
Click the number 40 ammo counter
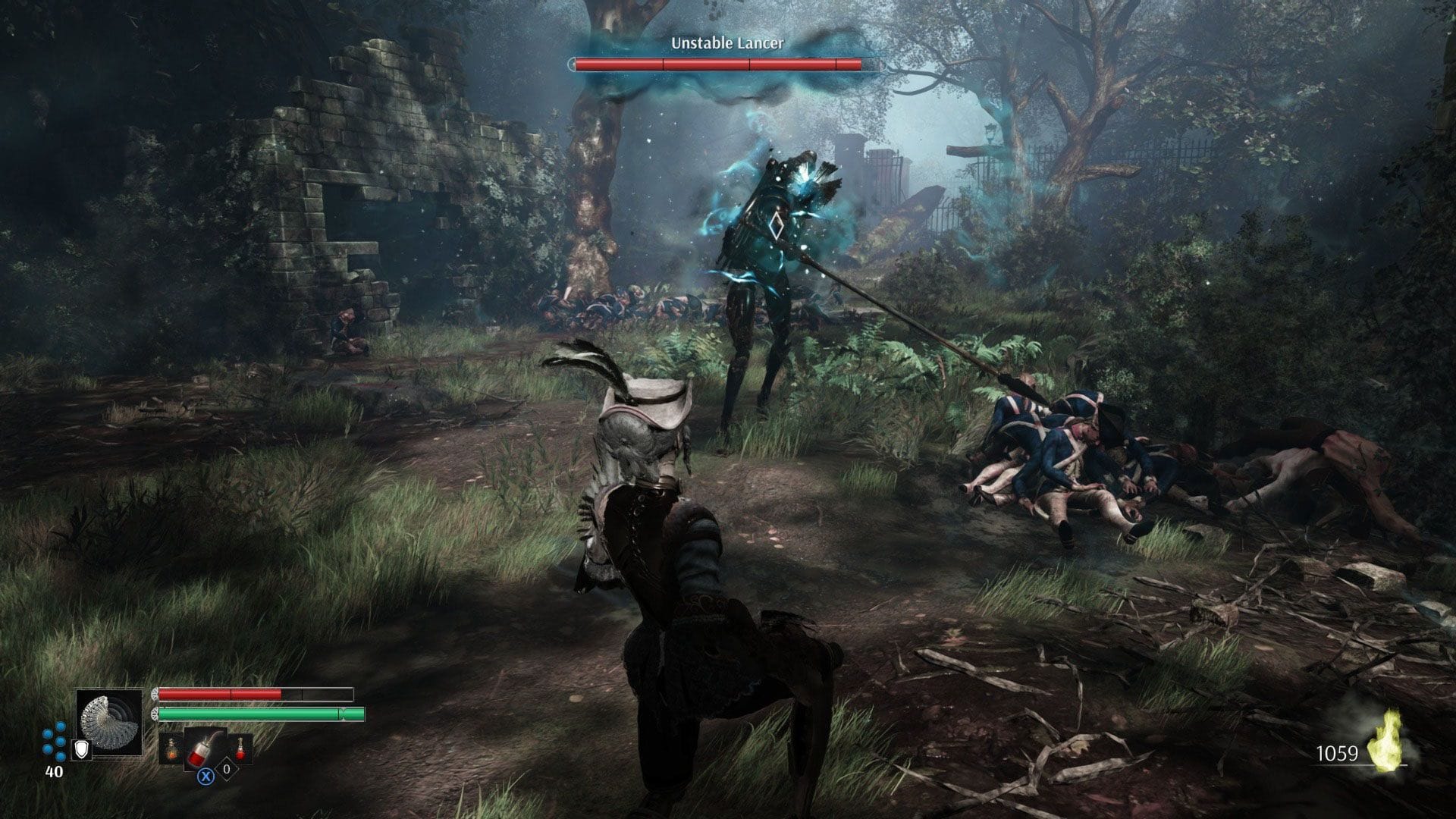click(x=53, y=771)
